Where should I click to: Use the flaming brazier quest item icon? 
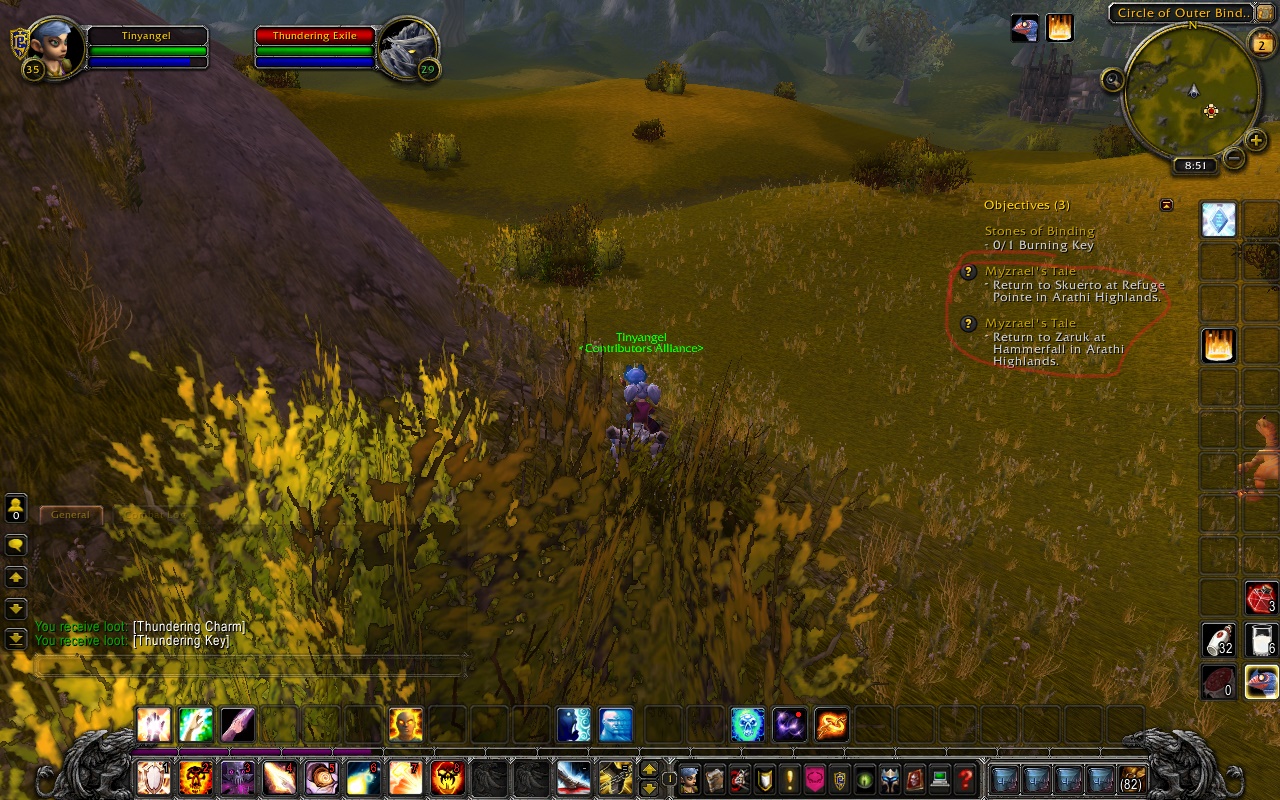coord(1218,345)
